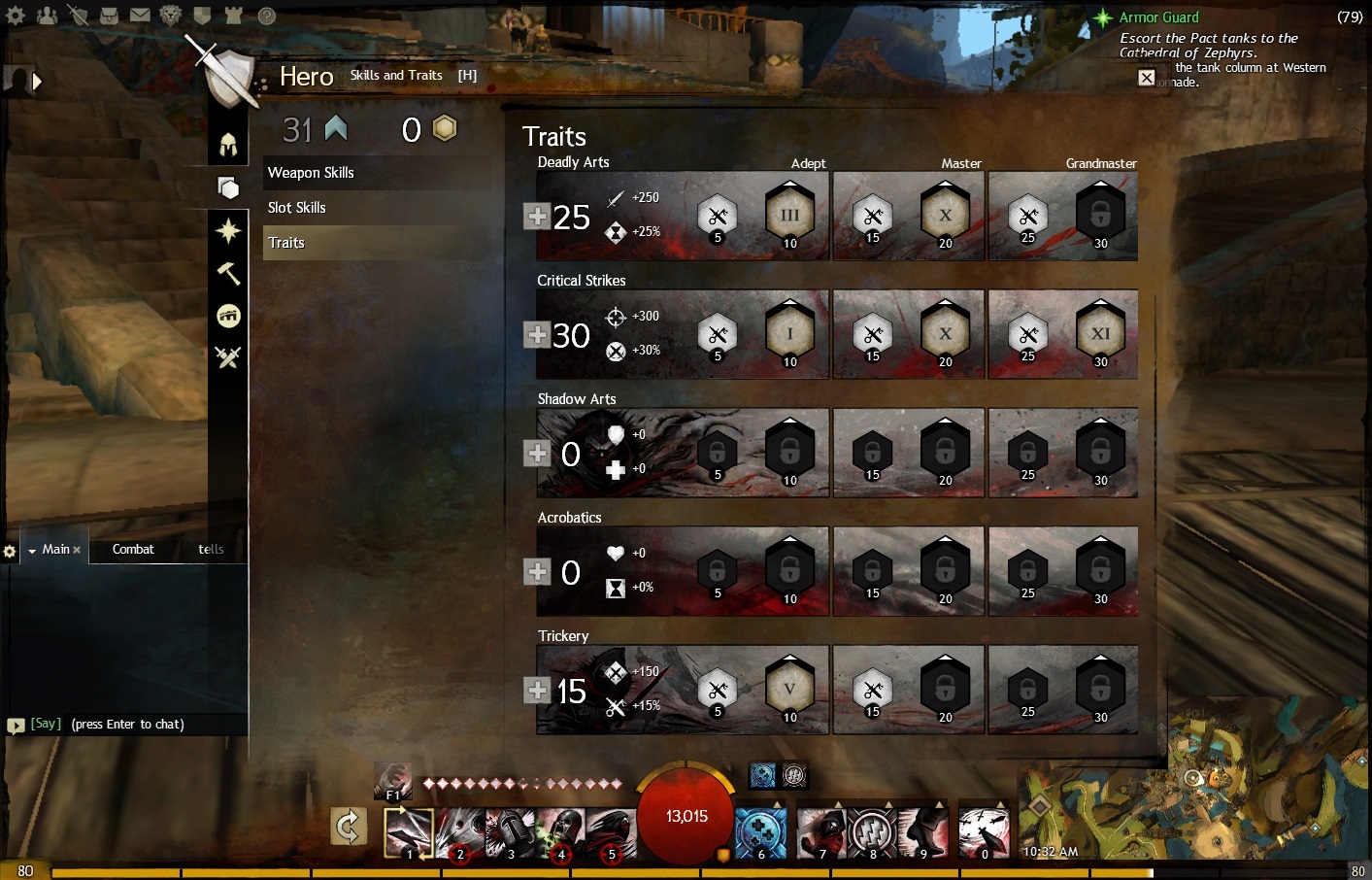Viewport: 1372px width, 880px height.
Task: Add a trait point to Shadow Arts
Action: [537, 453]
